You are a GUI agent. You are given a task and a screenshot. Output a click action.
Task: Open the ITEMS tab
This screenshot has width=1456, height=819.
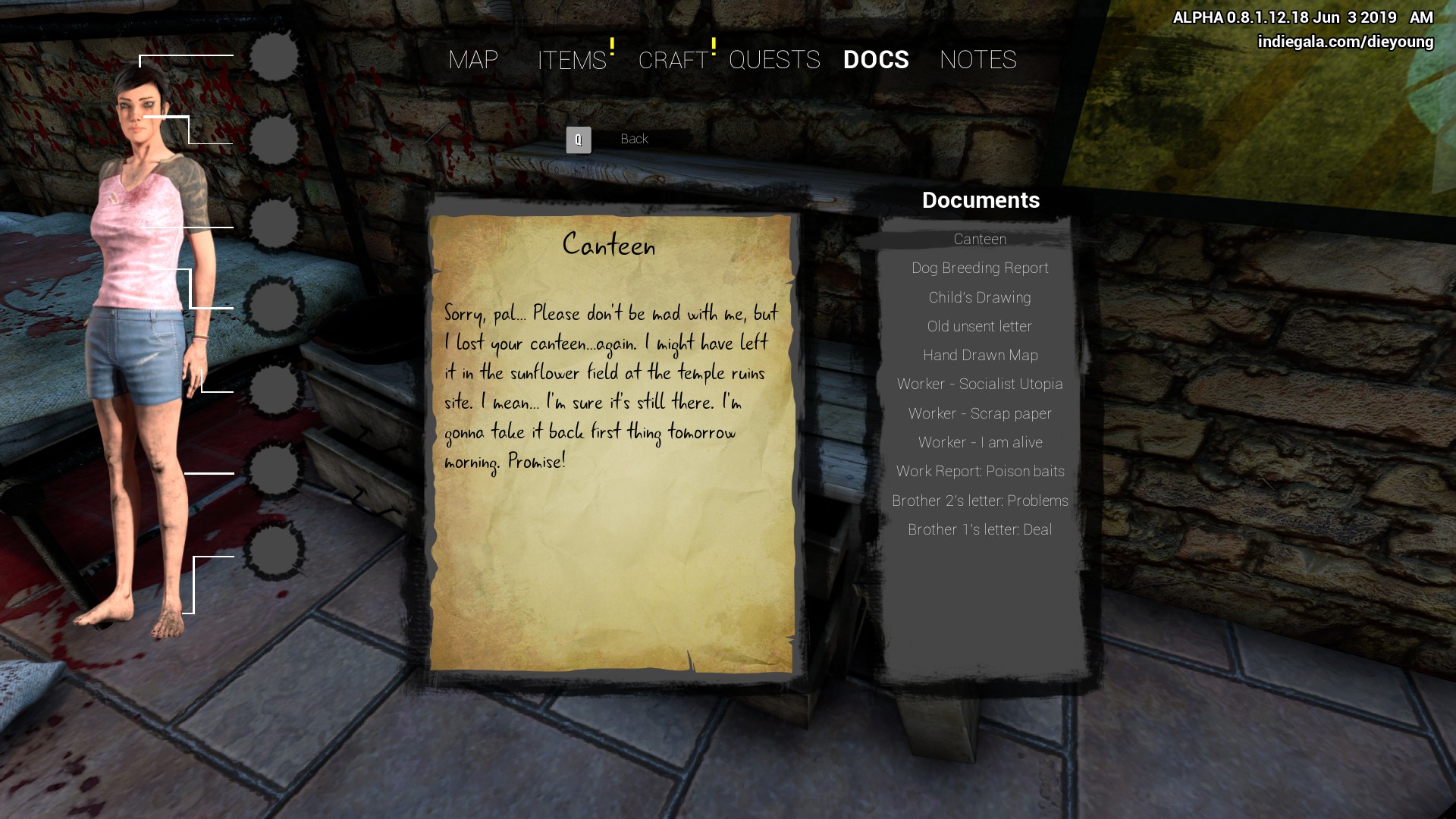pyautogui.click(x=572, y=60)
